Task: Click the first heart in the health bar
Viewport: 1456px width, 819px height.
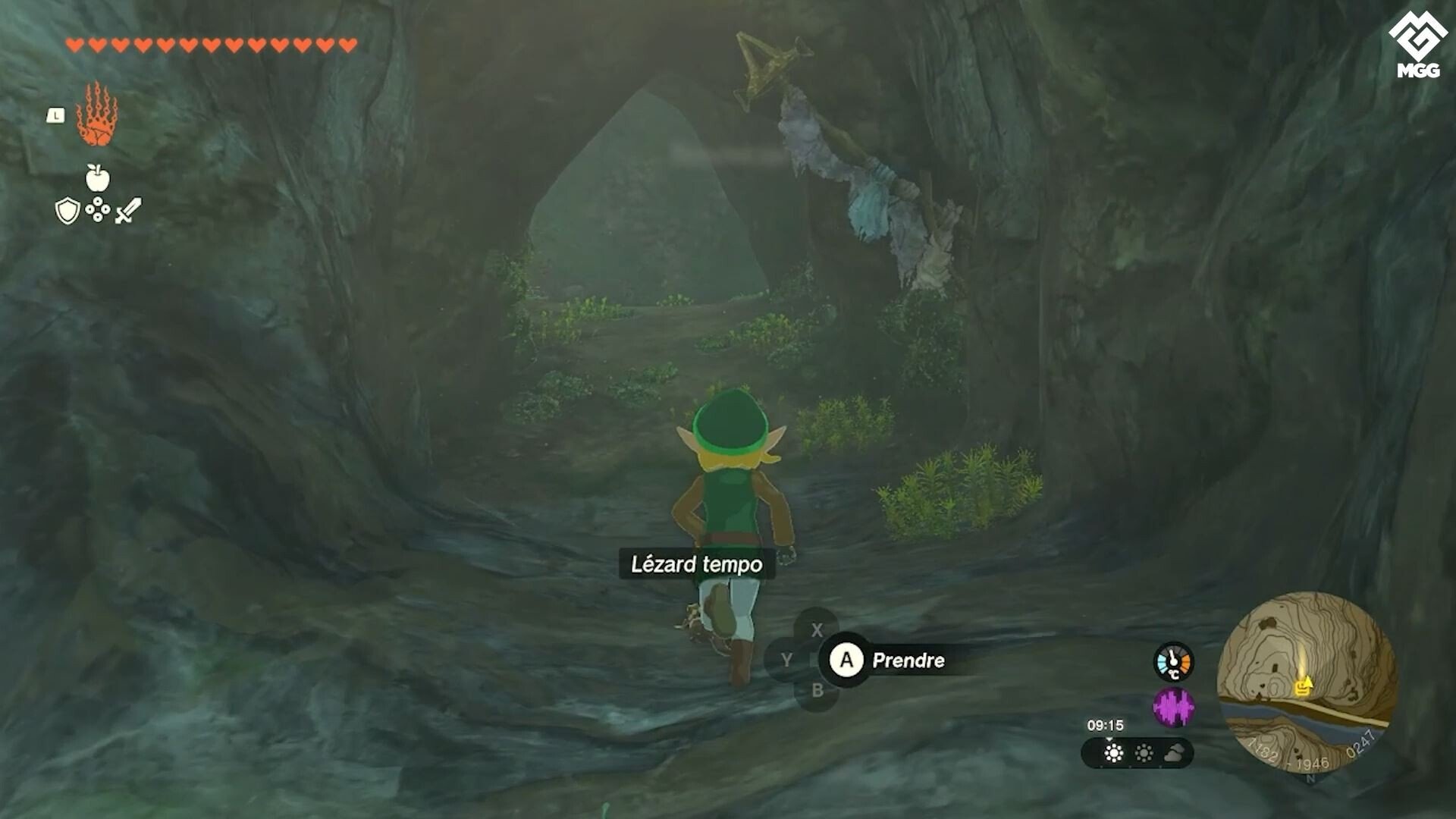Action: point(74,45)
